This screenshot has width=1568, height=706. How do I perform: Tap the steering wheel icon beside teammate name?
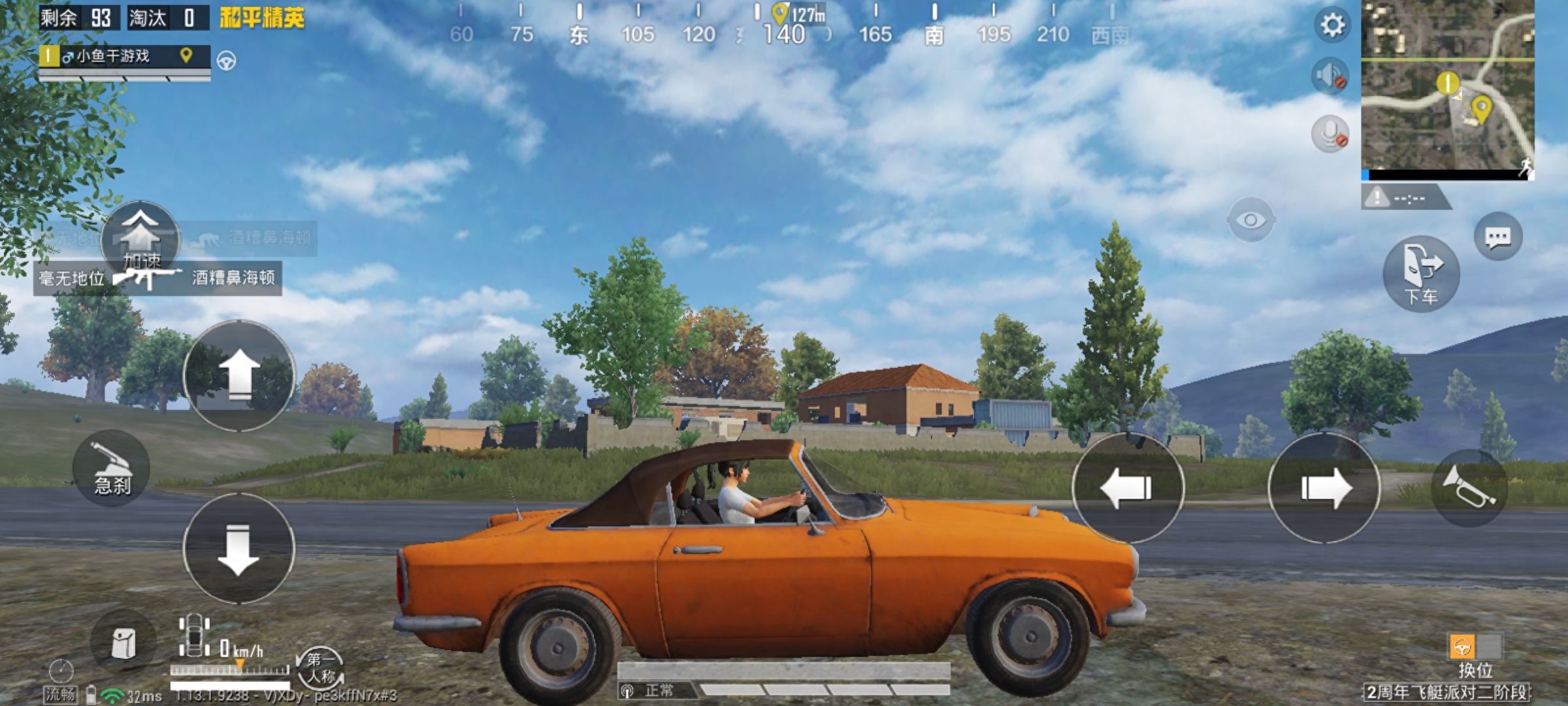pyautogui.click(x=227, y=61)
